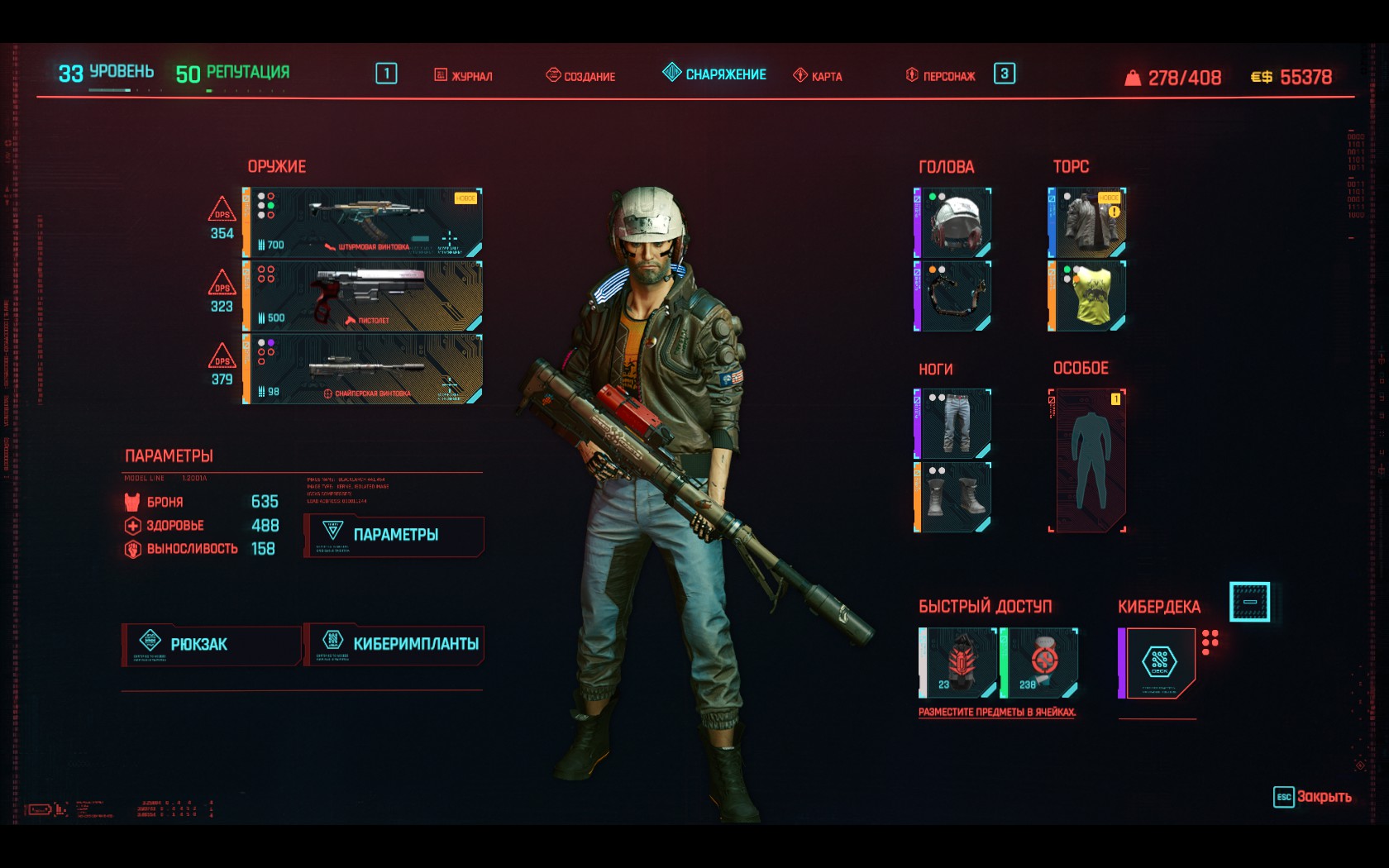The image size is (1389, 868).
Task: Select the Снаряжение tab
Action: pyautogui.click(x=715, y=74)
